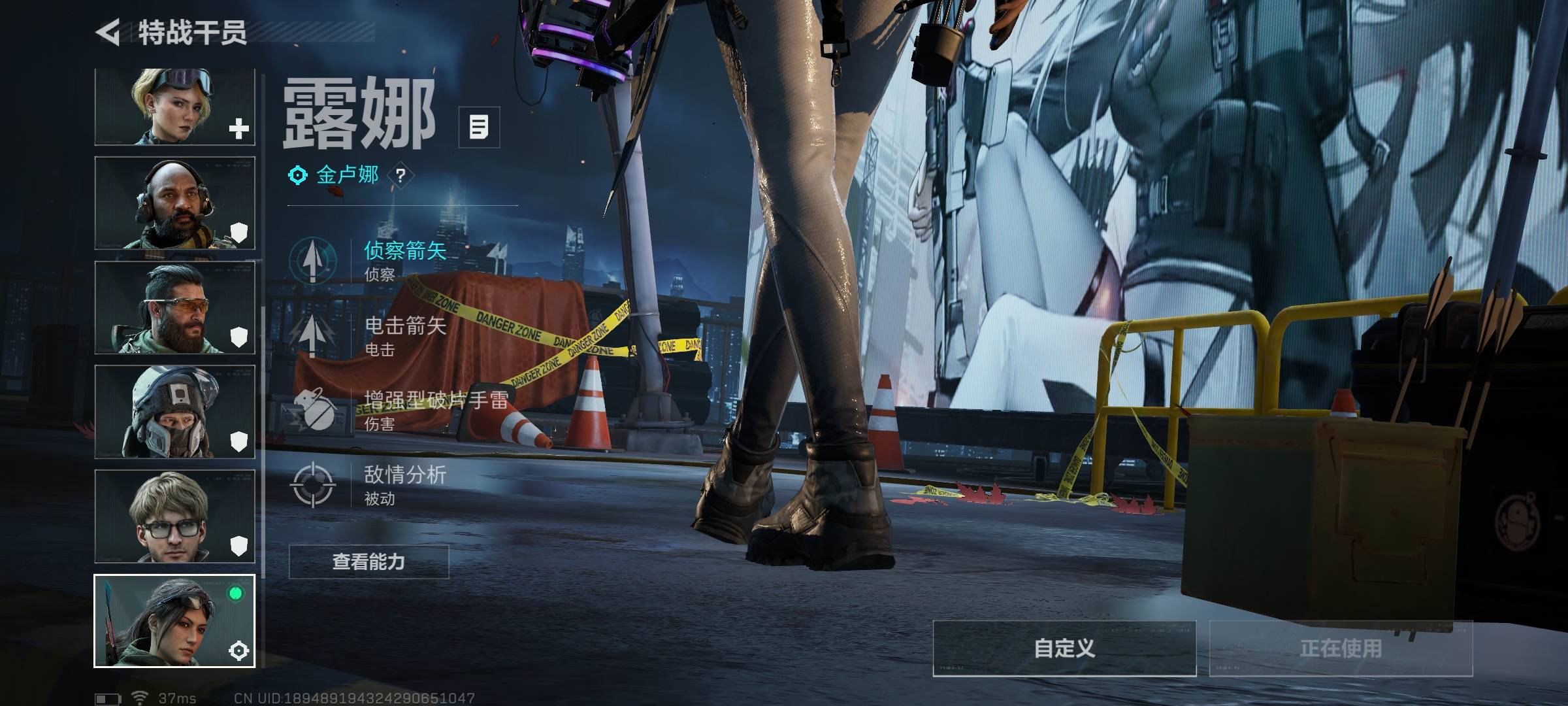Image resolution: width=1568 pixels, height=706 pixels.
Task: Open the 查看能力 ability details
Action: 368,562
